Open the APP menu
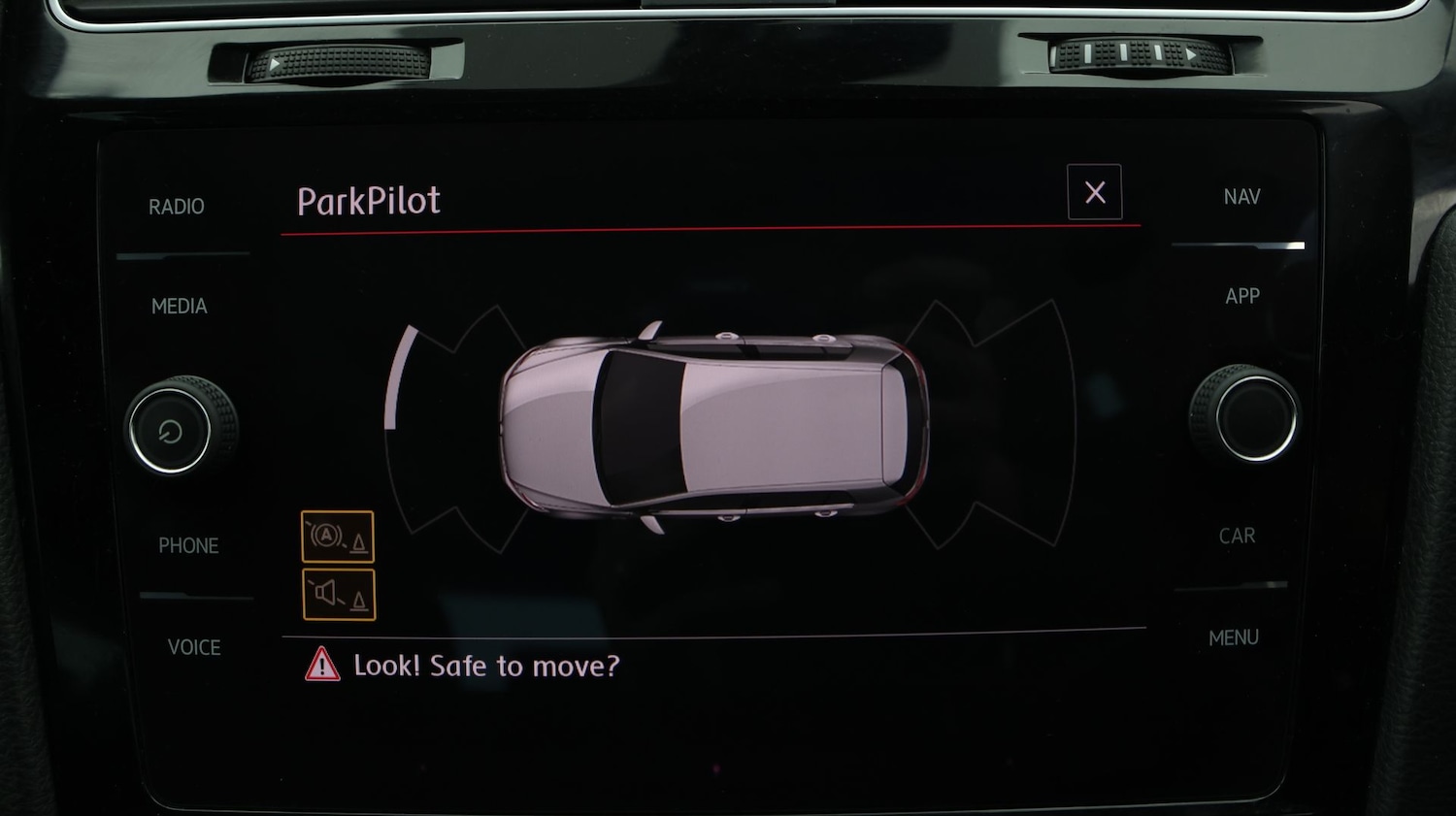Image resolution: width=1456 pixels, height=816 pixels. 1242,296
